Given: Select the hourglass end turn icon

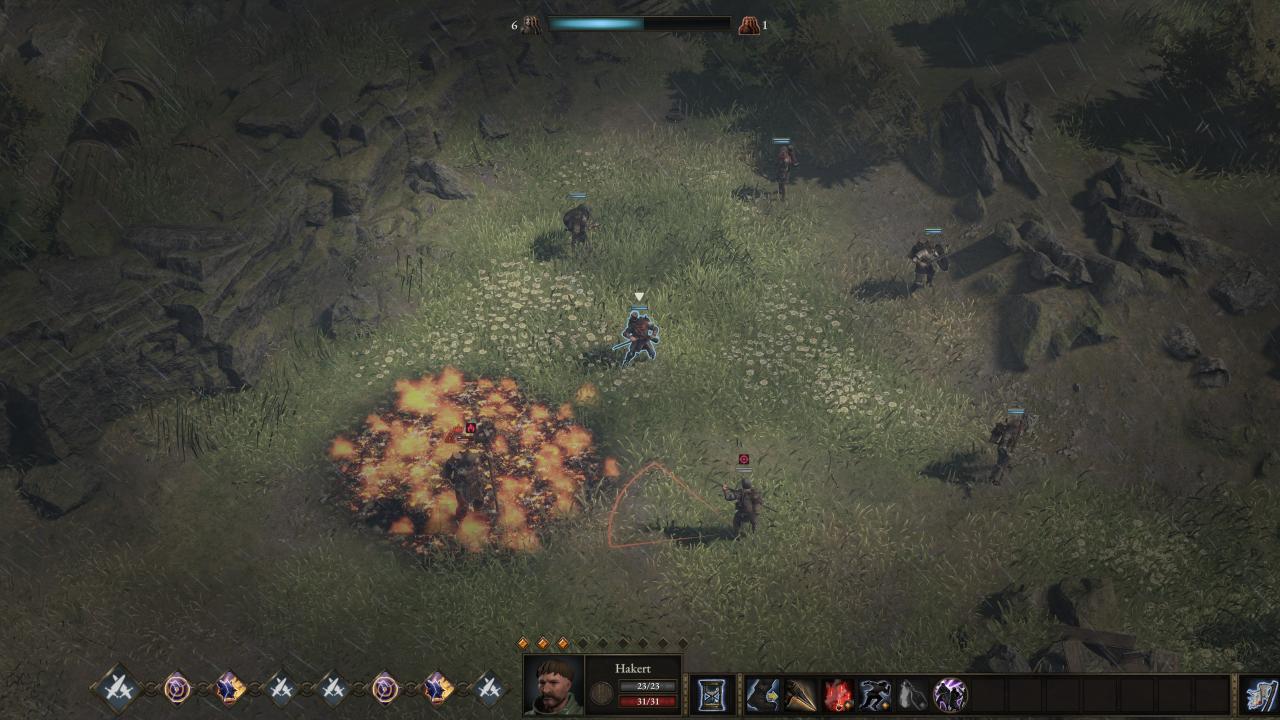Looking at the screenshot, I should point(711,694).
